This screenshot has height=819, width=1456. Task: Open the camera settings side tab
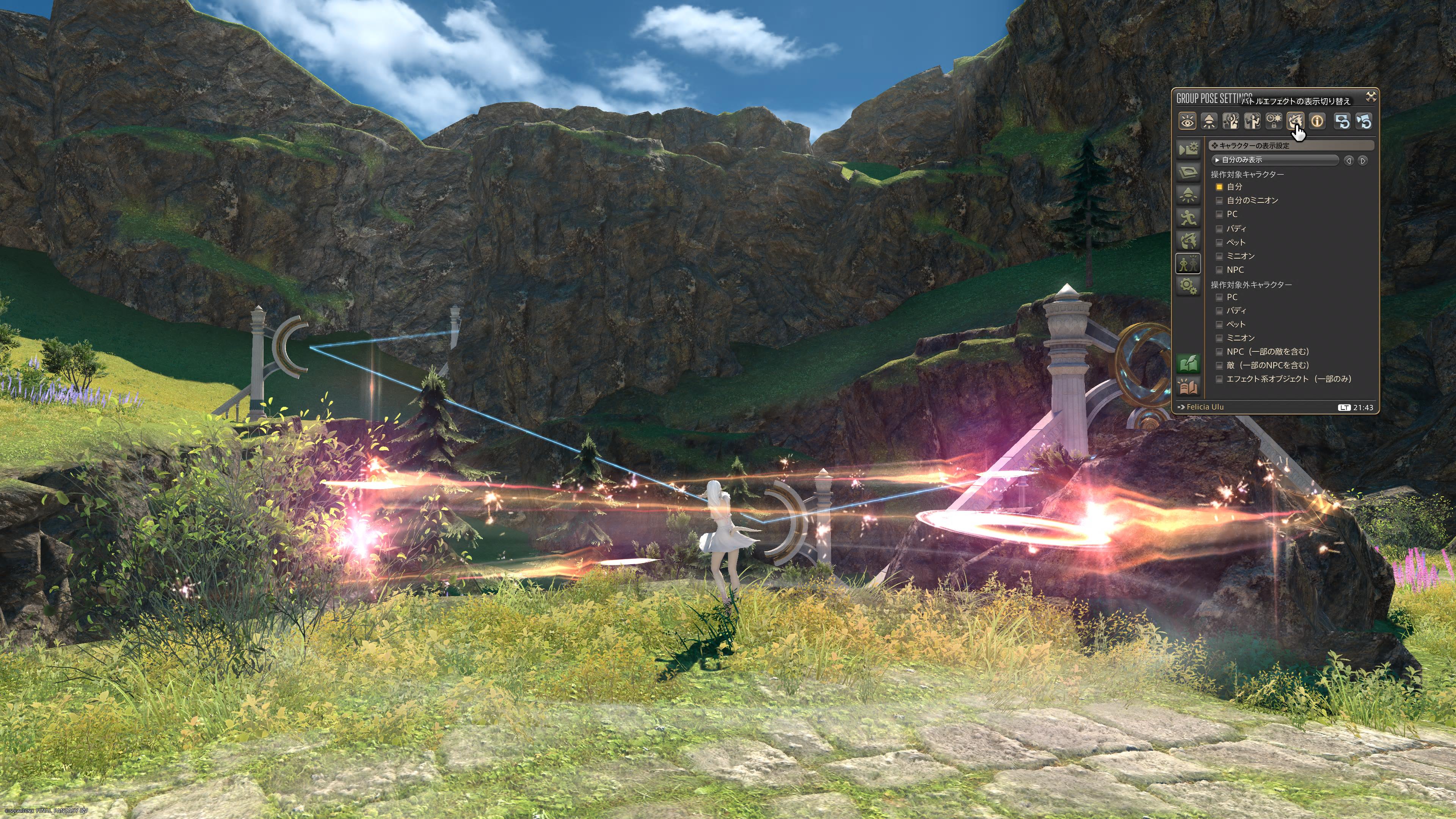click(1188, 149)
